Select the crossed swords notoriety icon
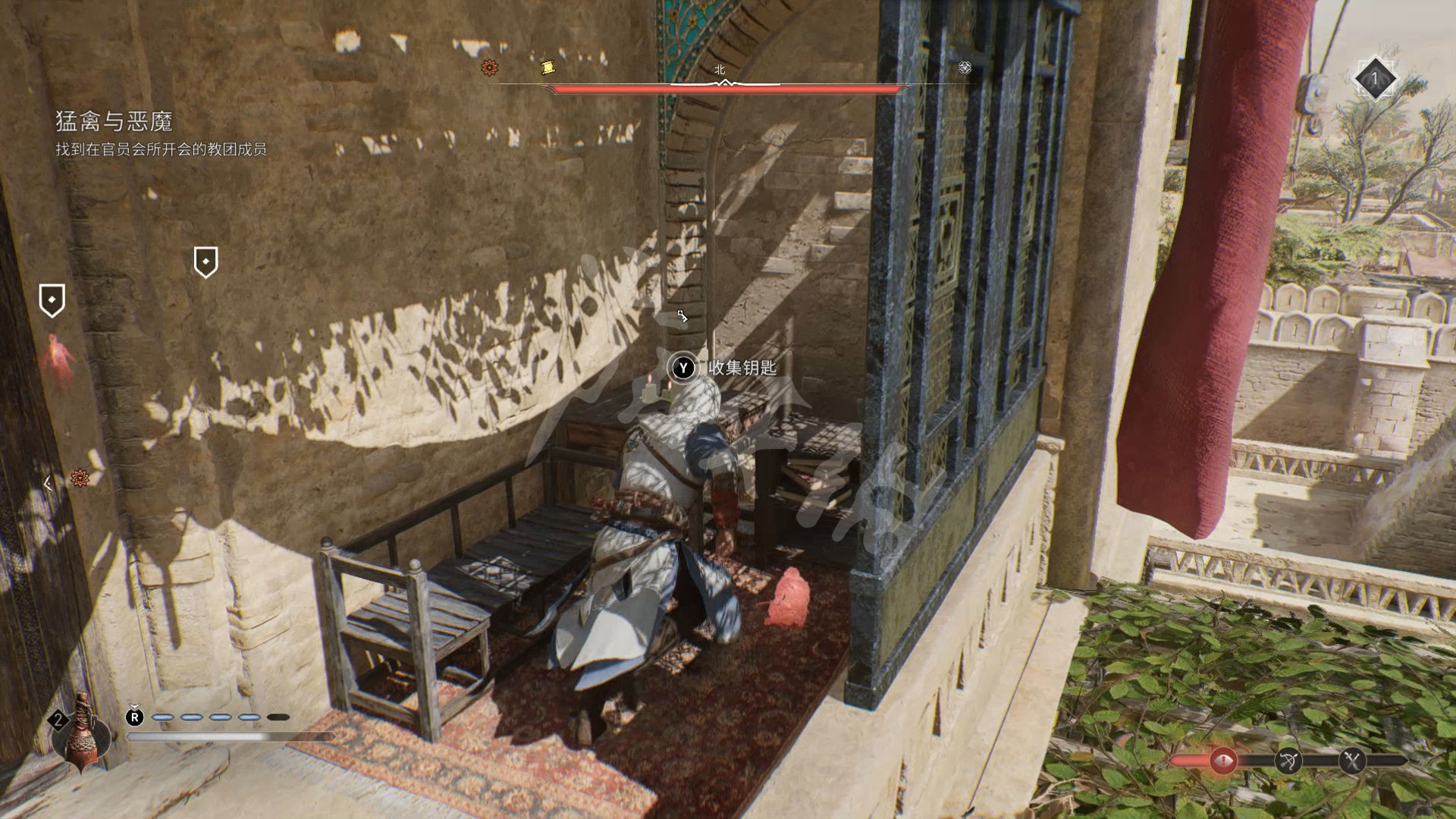Viewport: 1456px width, 819px height. click(x=1352, y=761)
